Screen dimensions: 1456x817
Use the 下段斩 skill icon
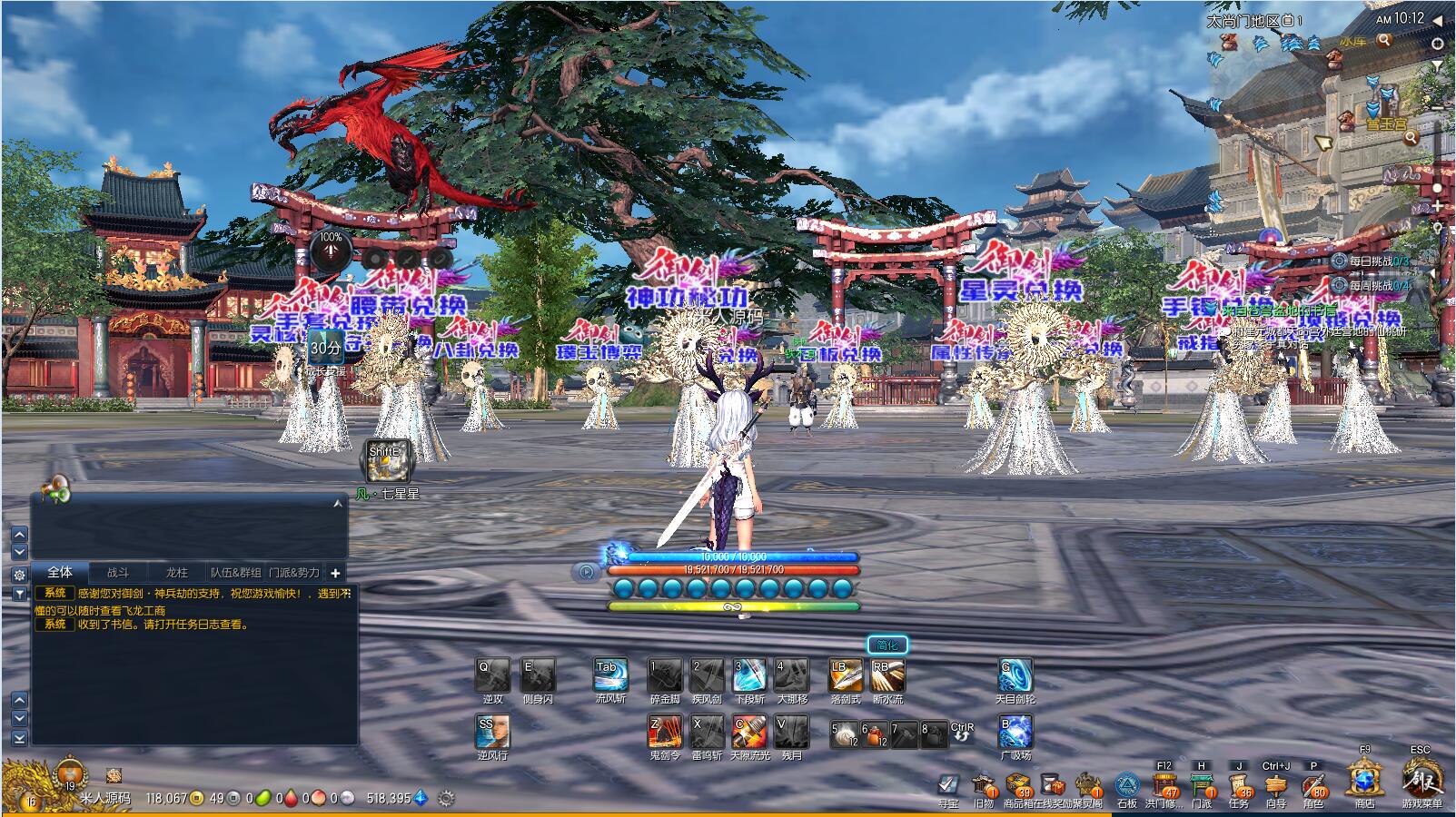point(749,675)
